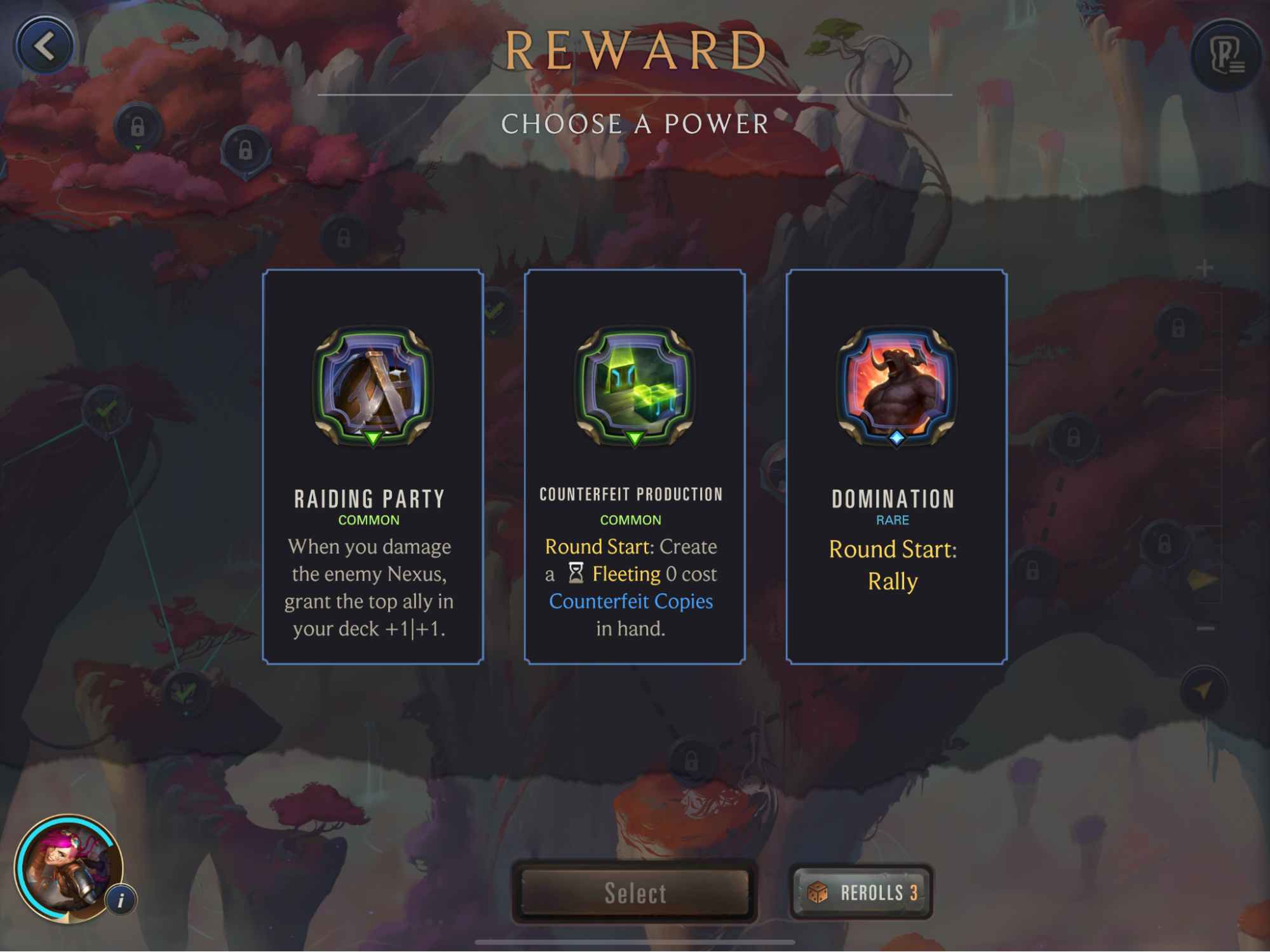Open the deck list icon
1270x952 pixels.
click(1226, 56)
